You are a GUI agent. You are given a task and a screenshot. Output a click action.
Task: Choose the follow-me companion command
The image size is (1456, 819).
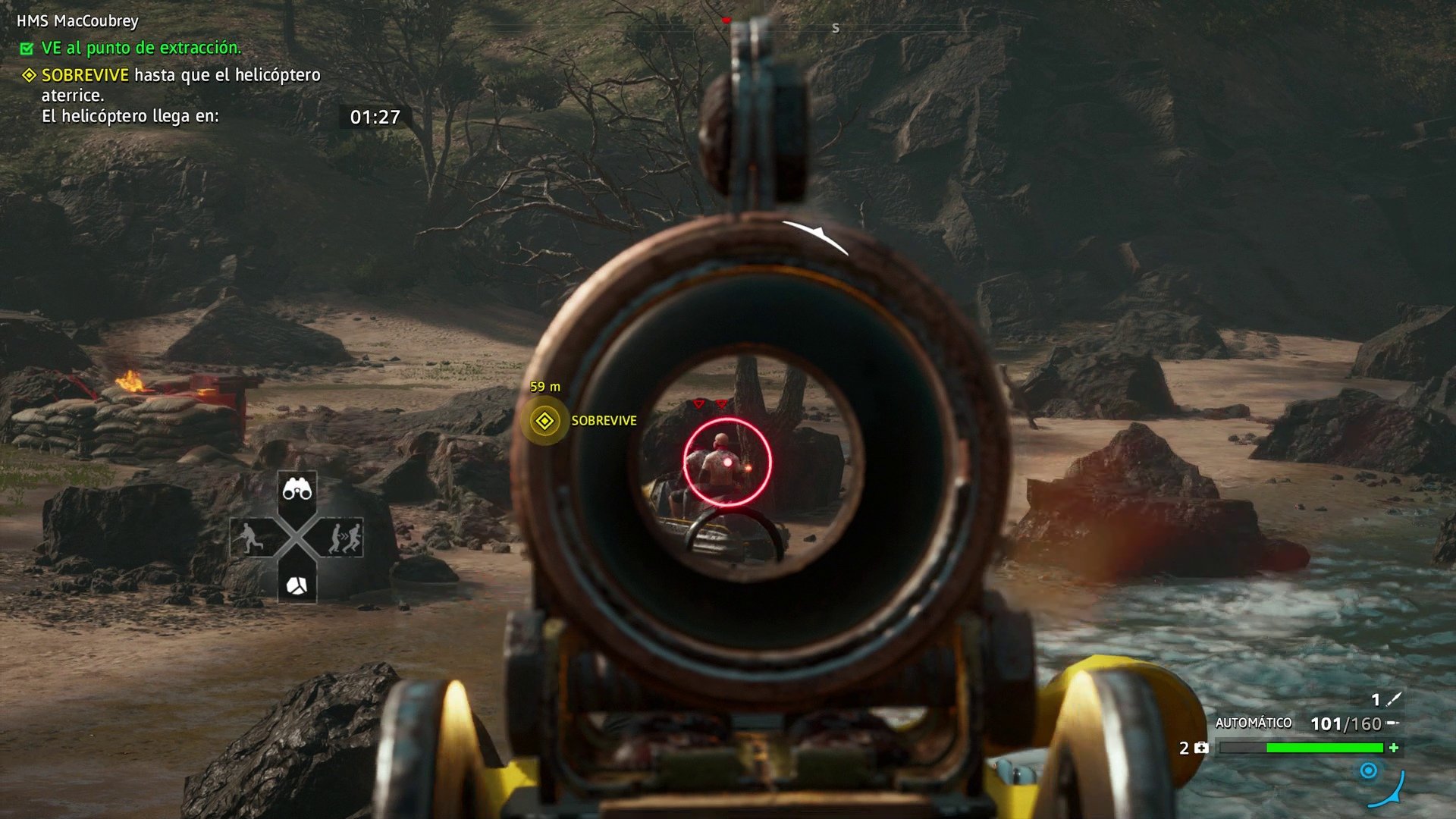(x=344, y=538)
